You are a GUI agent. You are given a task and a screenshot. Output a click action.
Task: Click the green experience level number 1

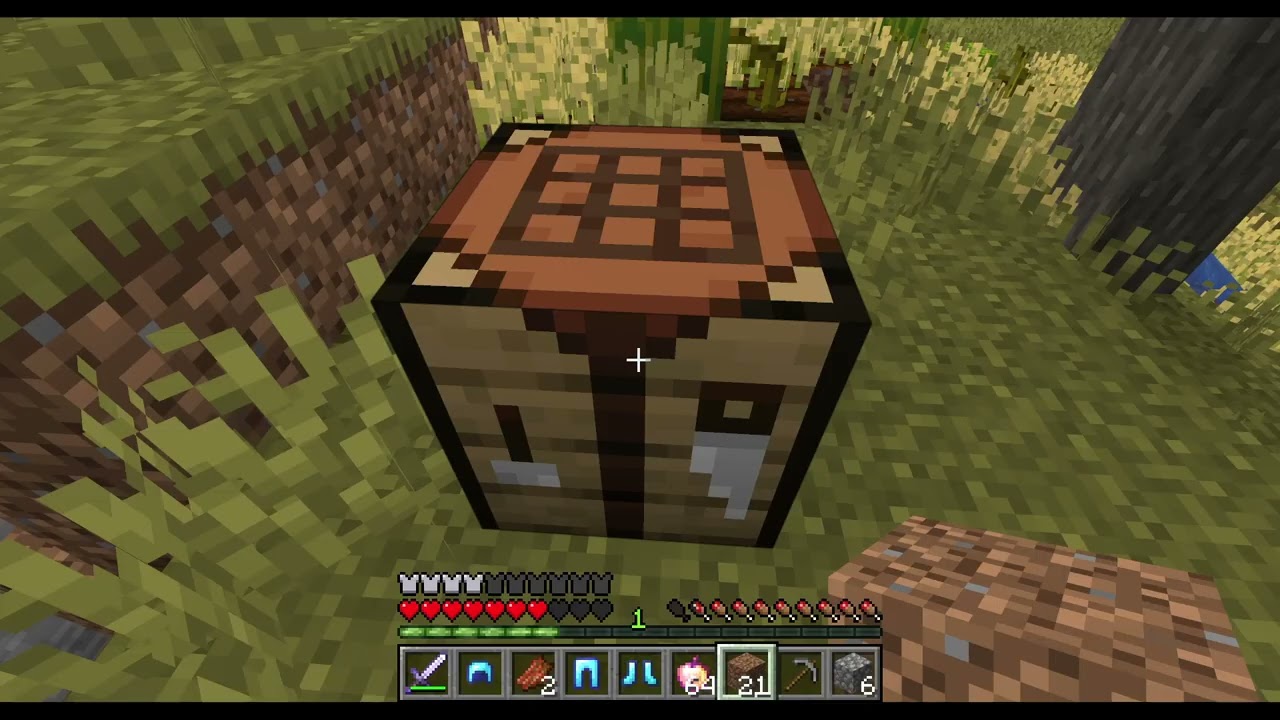click(638, 618)
